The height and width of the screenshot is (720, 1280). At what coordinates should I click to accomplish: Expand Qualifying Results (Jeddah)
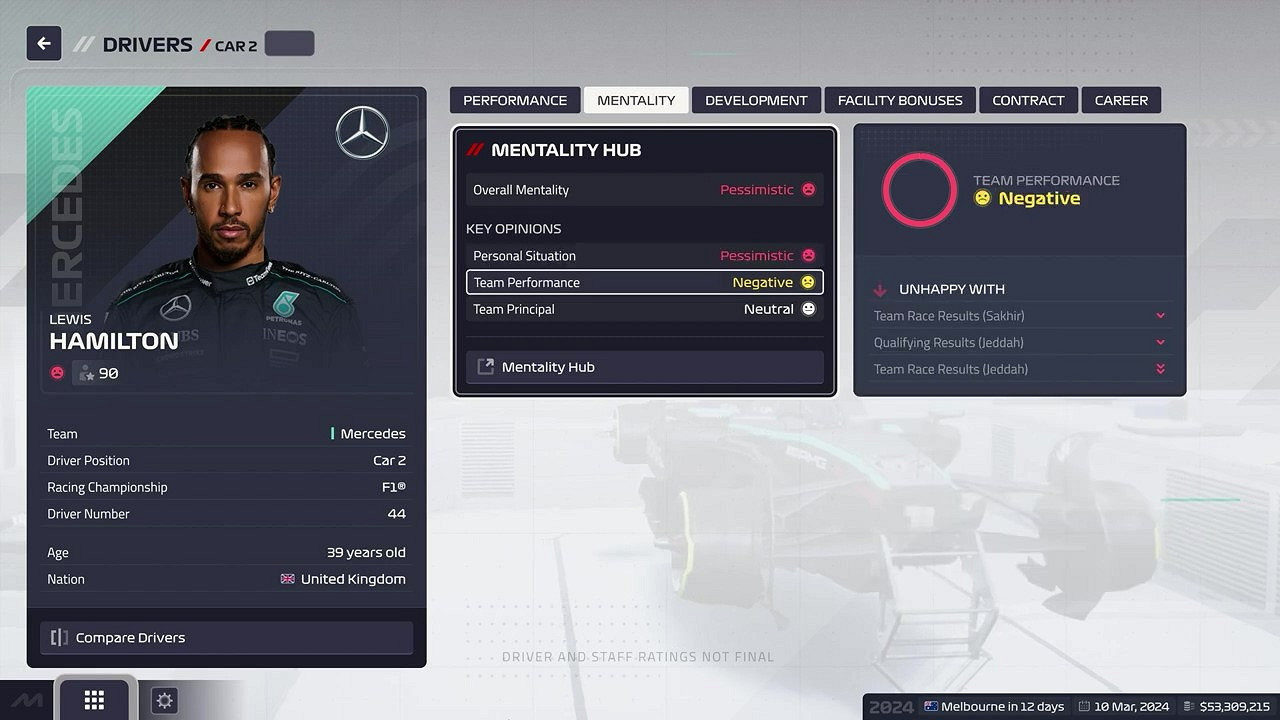pos(1018,342)
